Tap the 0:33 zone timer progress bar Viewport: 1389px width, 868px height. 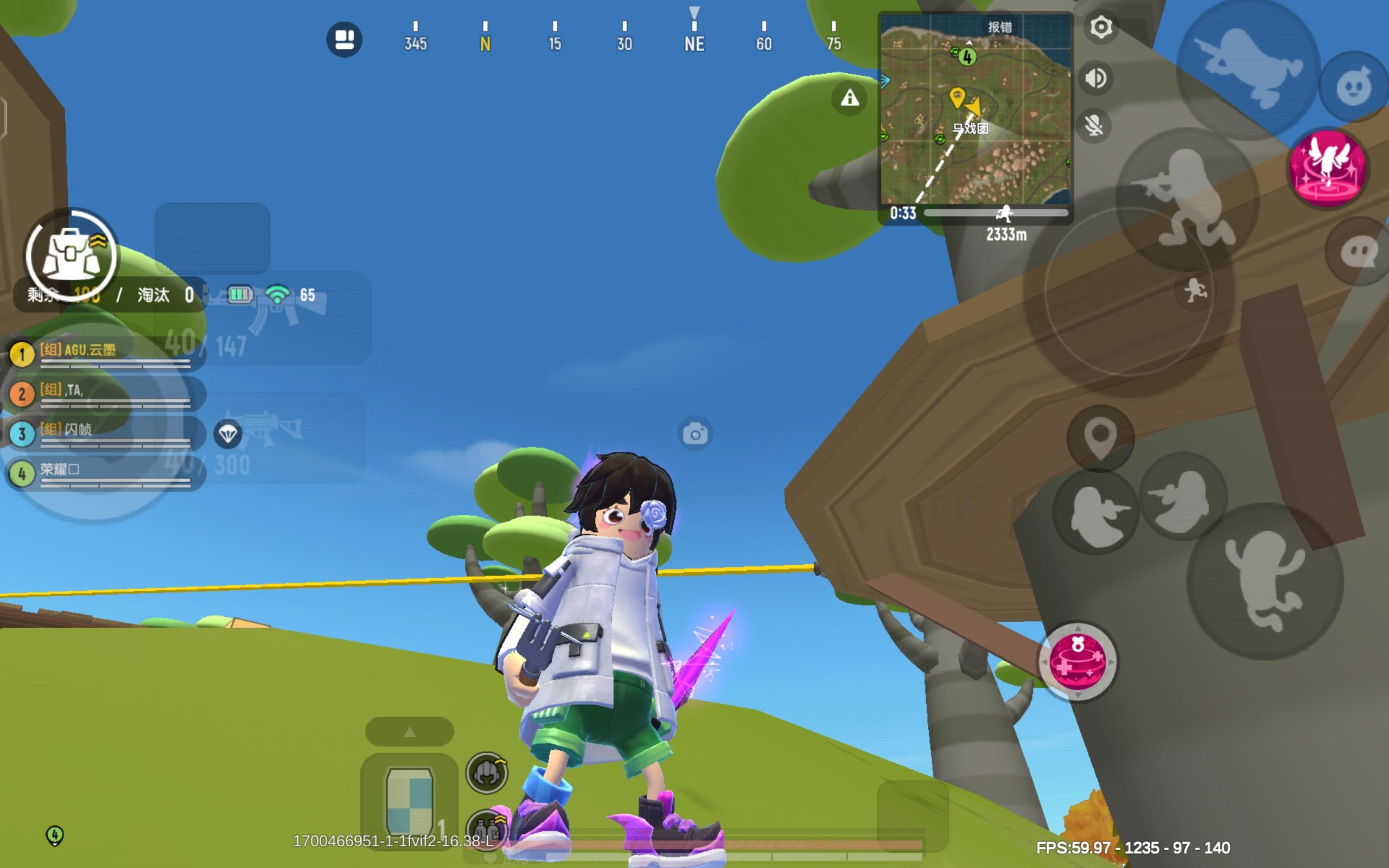click(x=999, y=213)
